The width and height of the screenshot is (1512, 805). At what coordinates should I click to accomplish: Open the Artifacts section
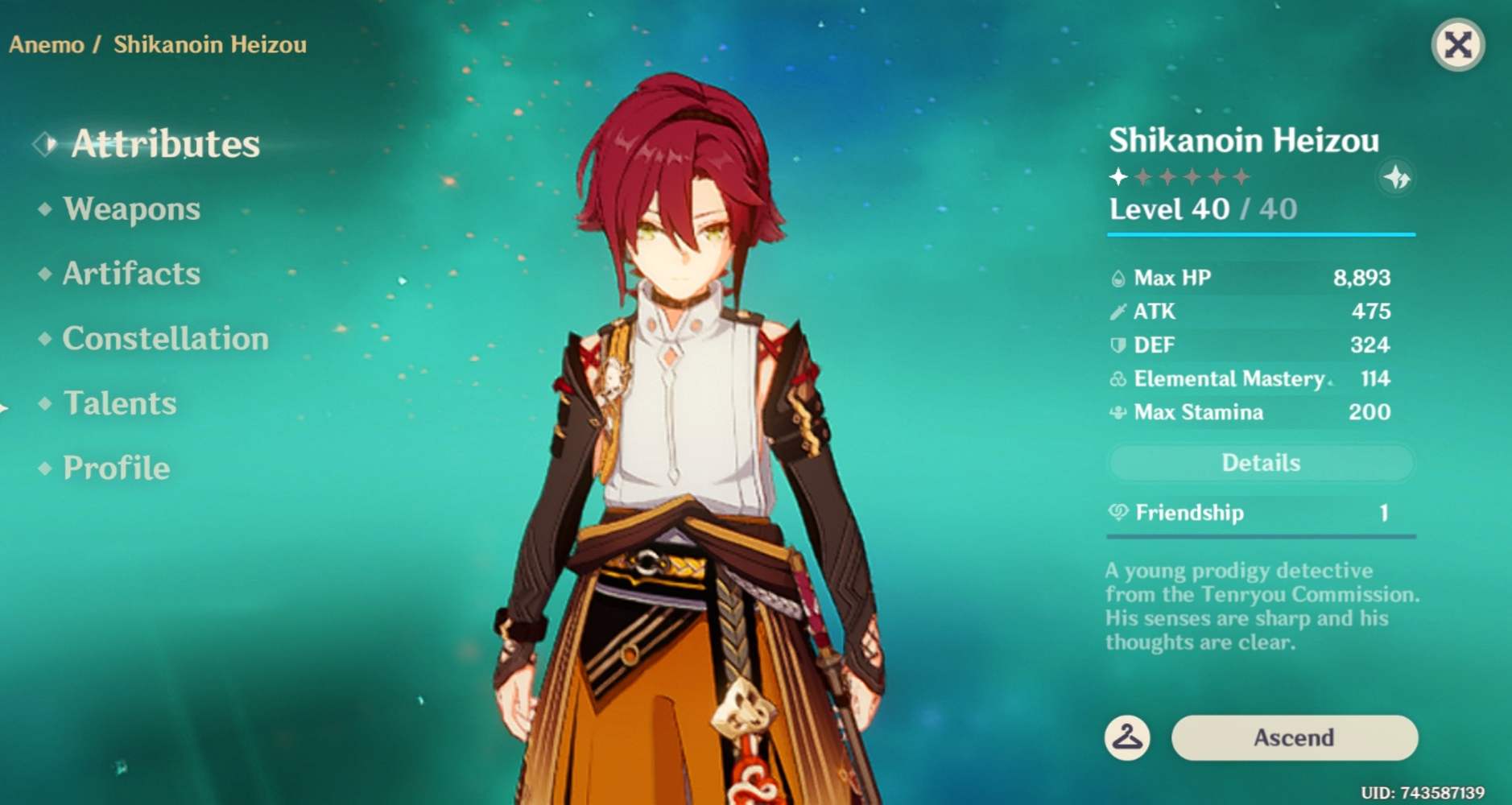(x=130, y=274)
